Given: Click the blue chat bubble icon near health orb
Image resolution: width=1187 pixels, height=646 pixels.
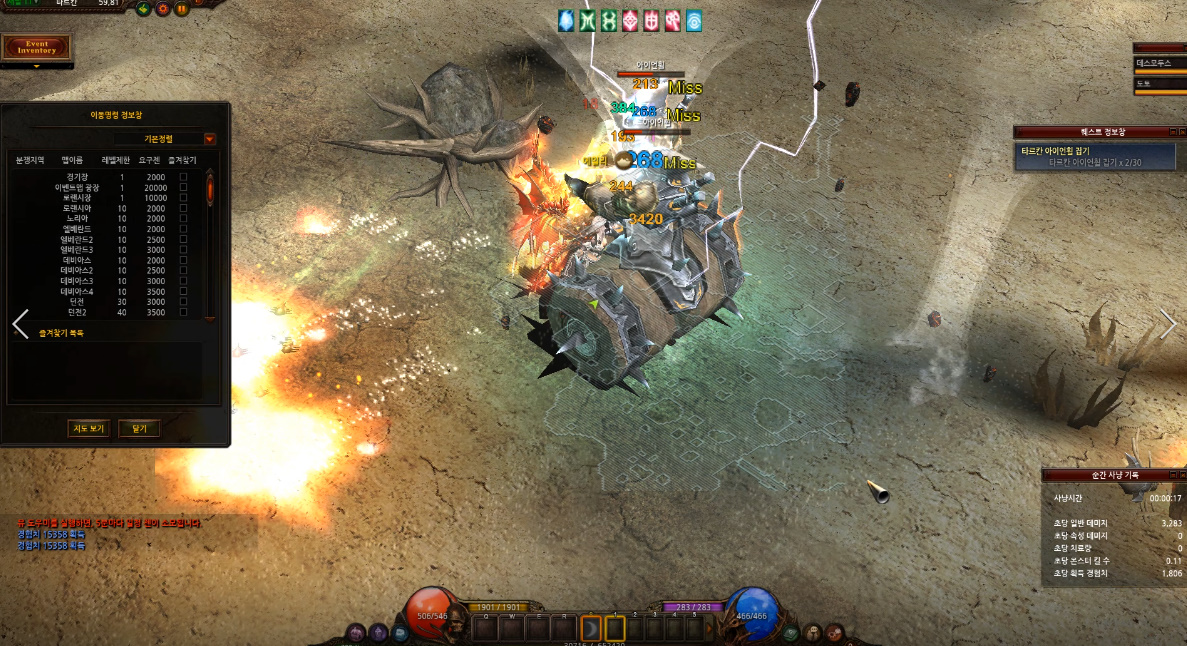Looking at the screenshot, I should pyautogui.click(x=400, y=632).
